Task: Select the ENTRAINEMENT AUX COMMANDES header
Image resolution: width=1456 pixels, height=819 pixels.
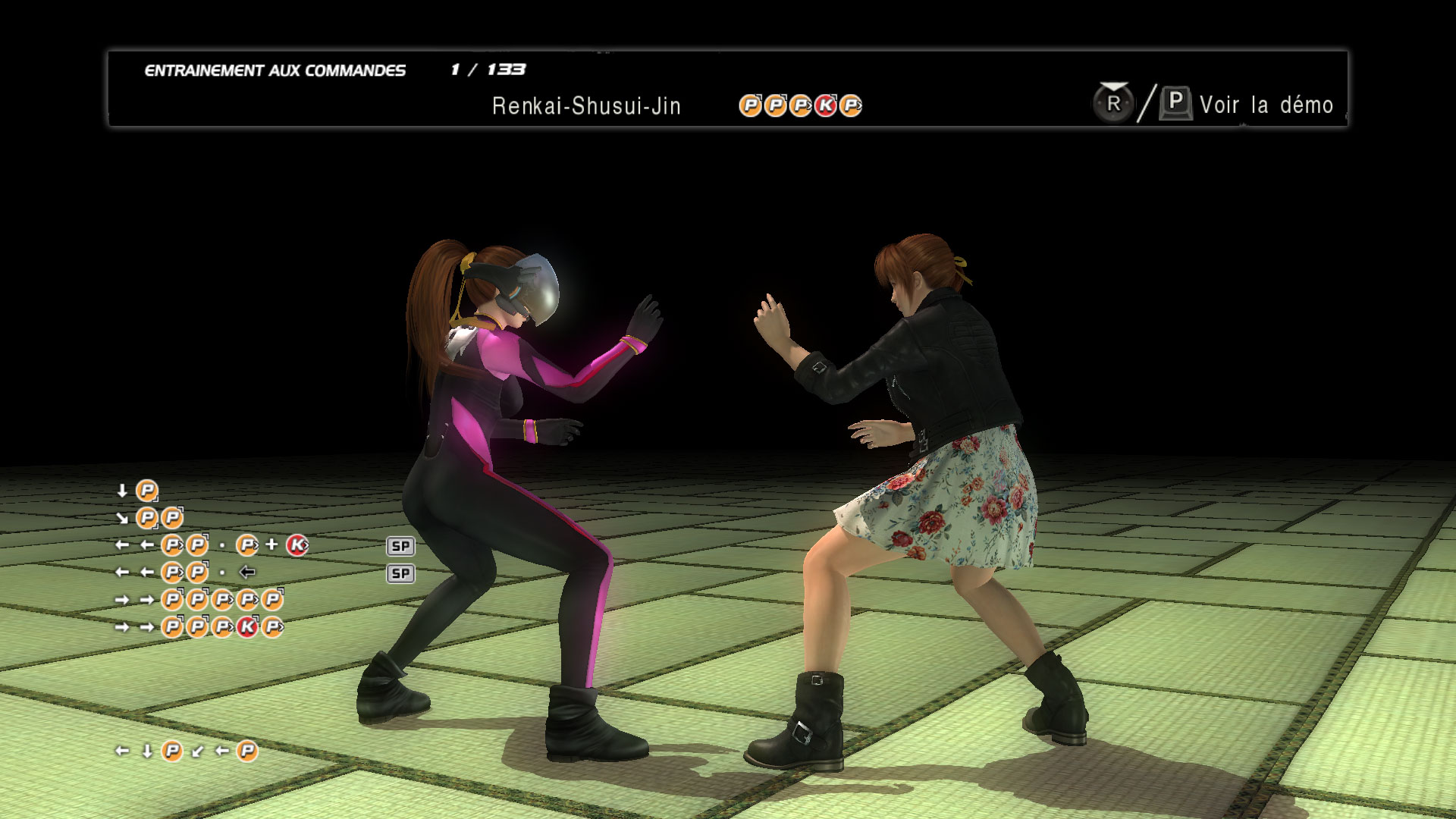Action: [275, 69]
